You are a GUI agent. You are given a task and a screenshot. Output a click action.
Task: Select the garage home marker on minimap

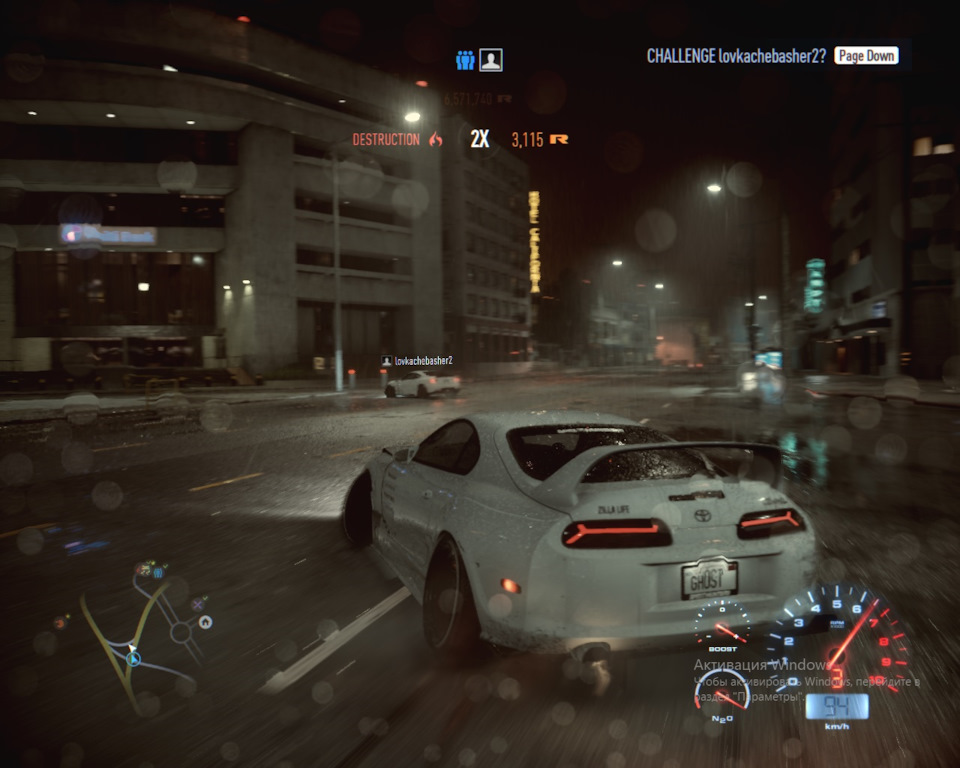(x=205, y=622)
